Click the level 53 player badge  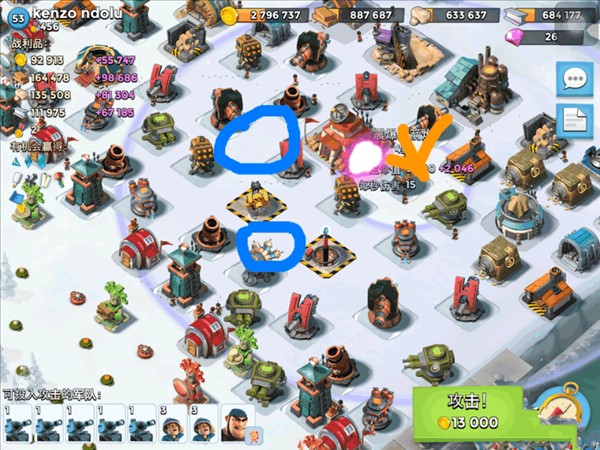click(x=17, y=15)
